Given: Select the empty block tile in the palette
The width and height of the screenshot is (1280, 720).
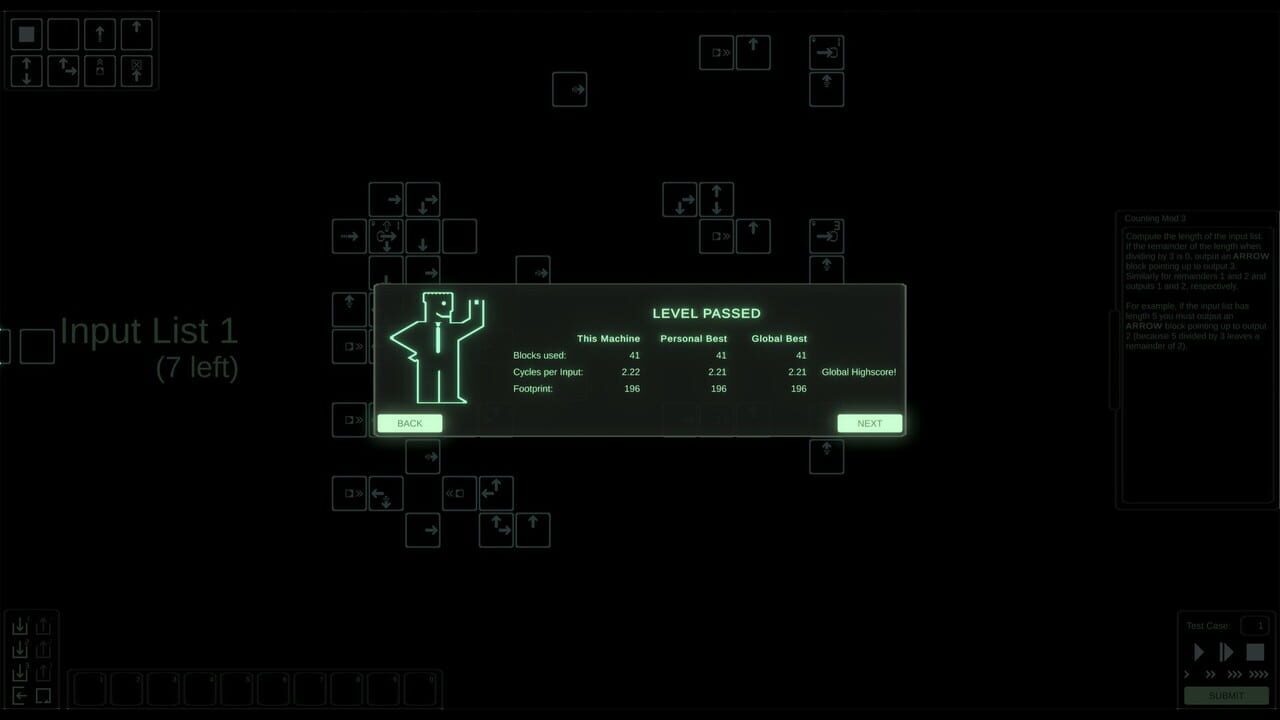Looking at the screenshot, I should 63,34.
